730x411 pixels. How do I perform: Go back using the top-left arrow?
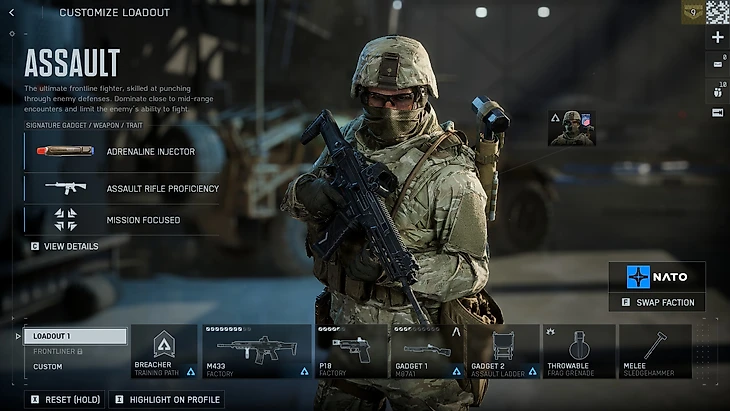pos(12,13)
